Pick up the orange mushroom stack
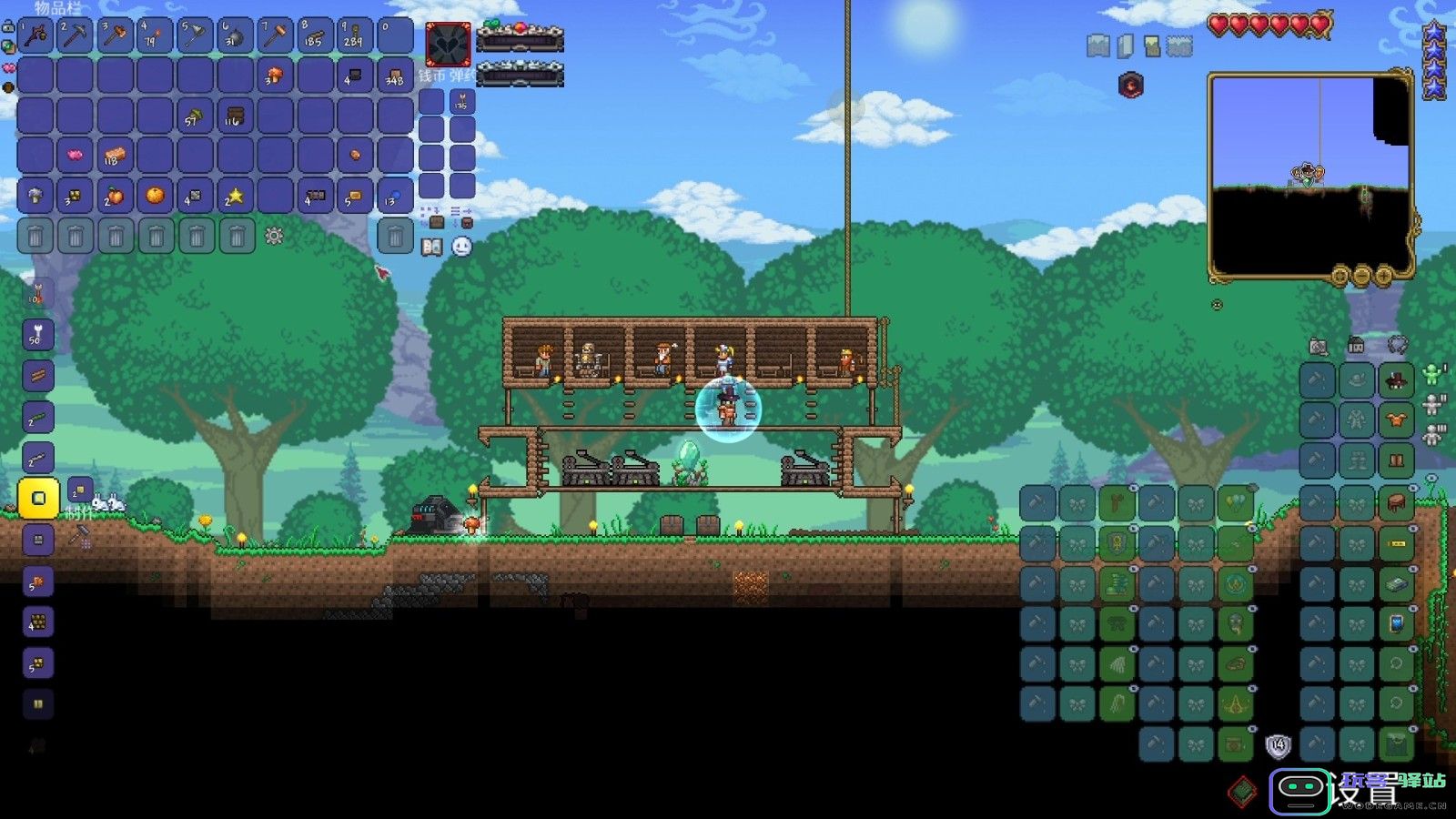 (274, 76)
